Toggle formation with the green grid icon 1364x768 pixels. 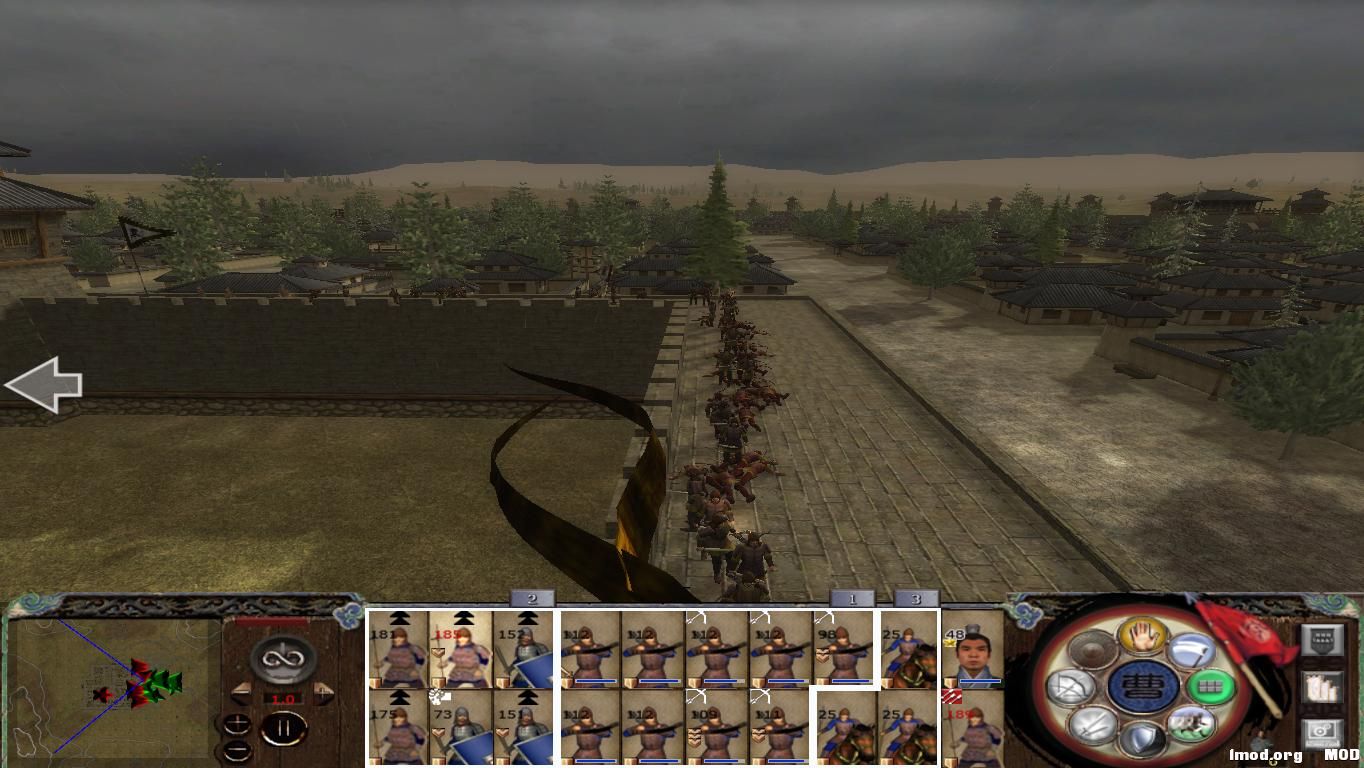pyautogui.click(x=1212, y=687)
